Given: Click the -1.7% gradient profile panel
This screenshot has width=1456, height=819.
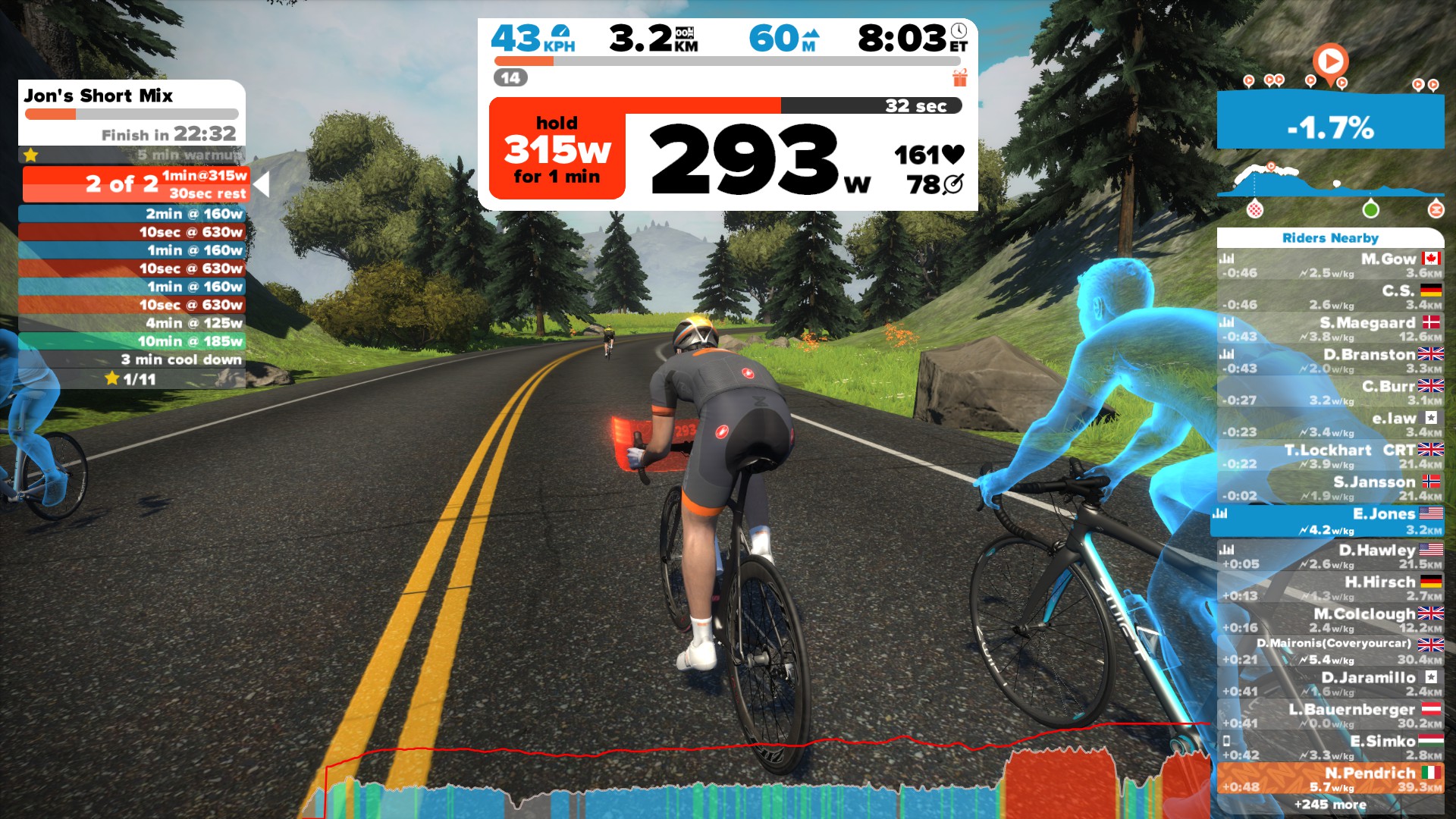Looking at the screenshot, I should pyautogui.click(x=1330, y=121).
